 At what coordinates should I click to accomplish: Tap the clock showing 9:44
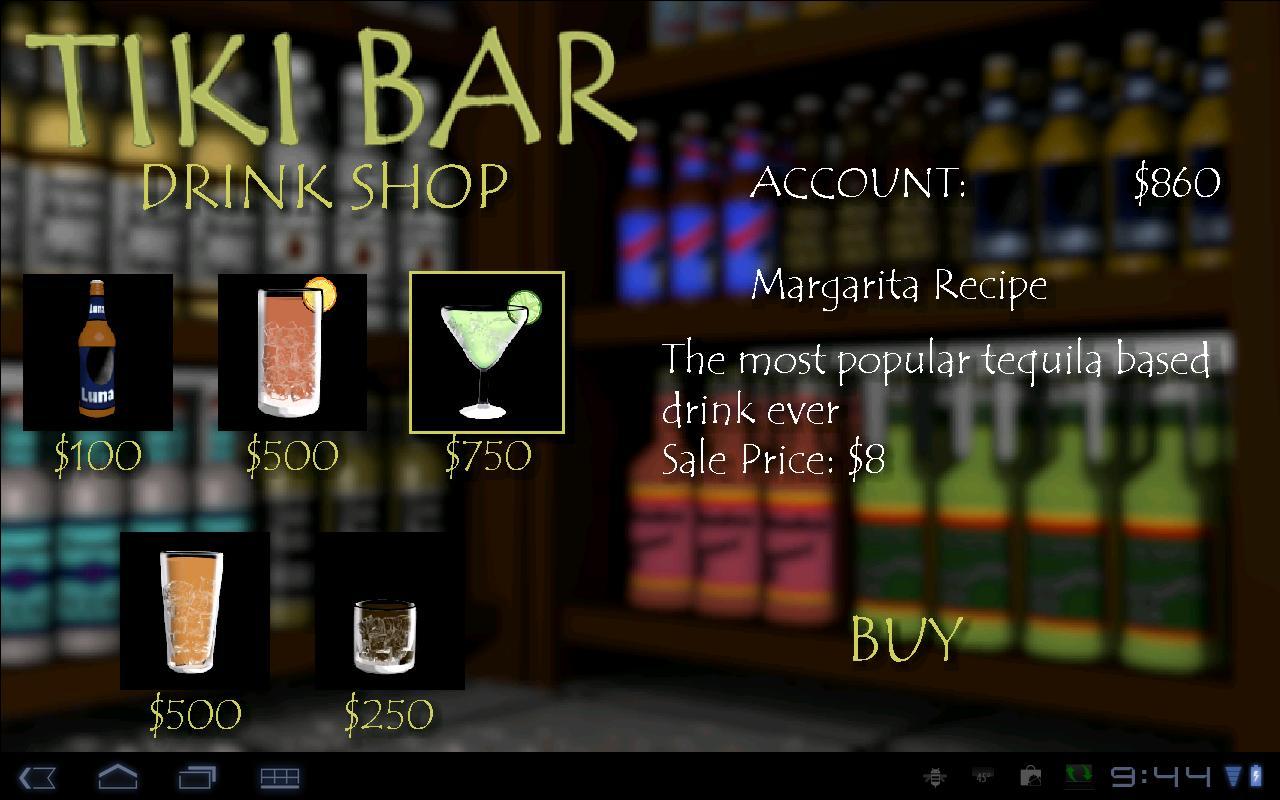tap(1160, 778)
